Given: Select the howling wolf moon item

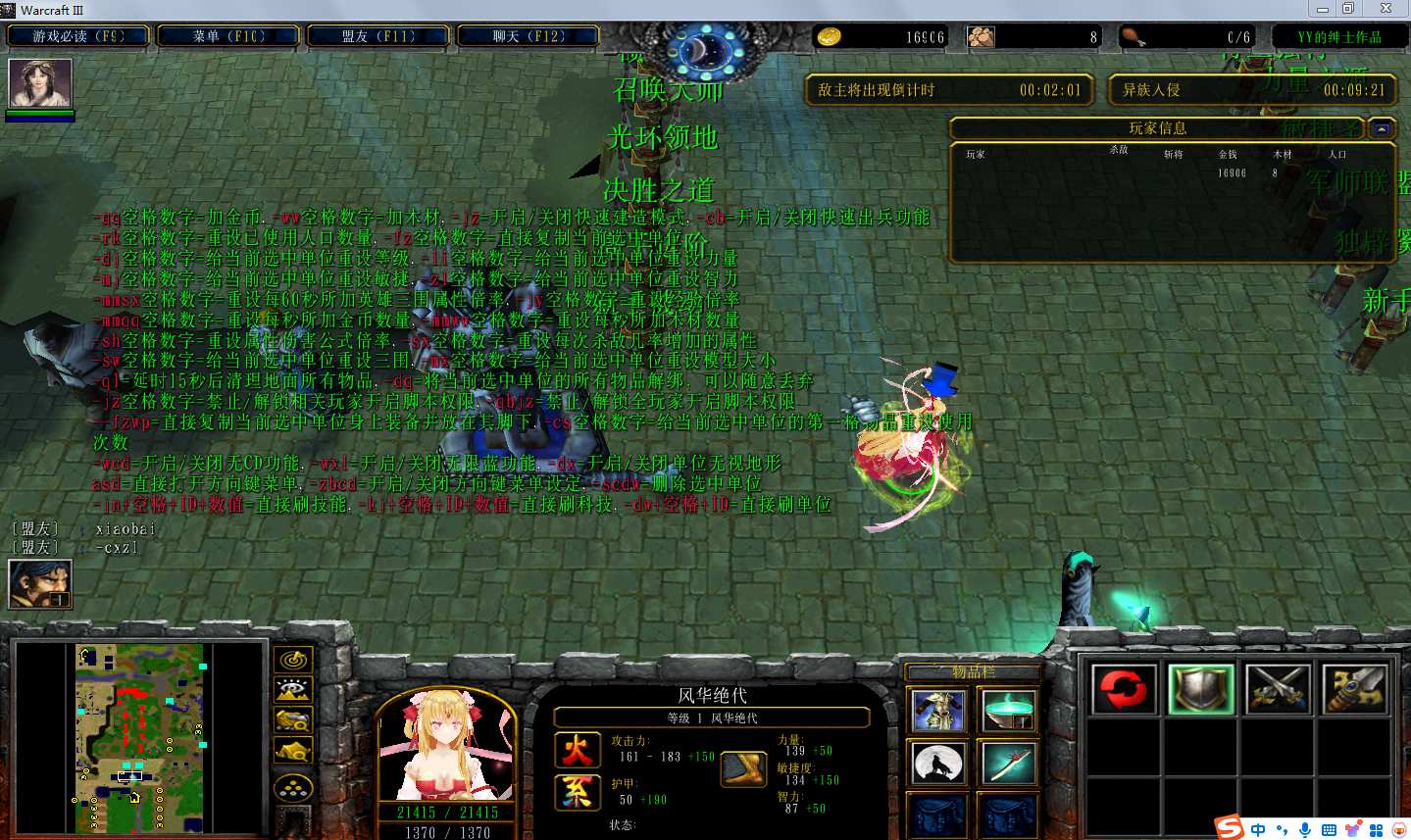Looking at the screenshot, I should click(938, 764).
